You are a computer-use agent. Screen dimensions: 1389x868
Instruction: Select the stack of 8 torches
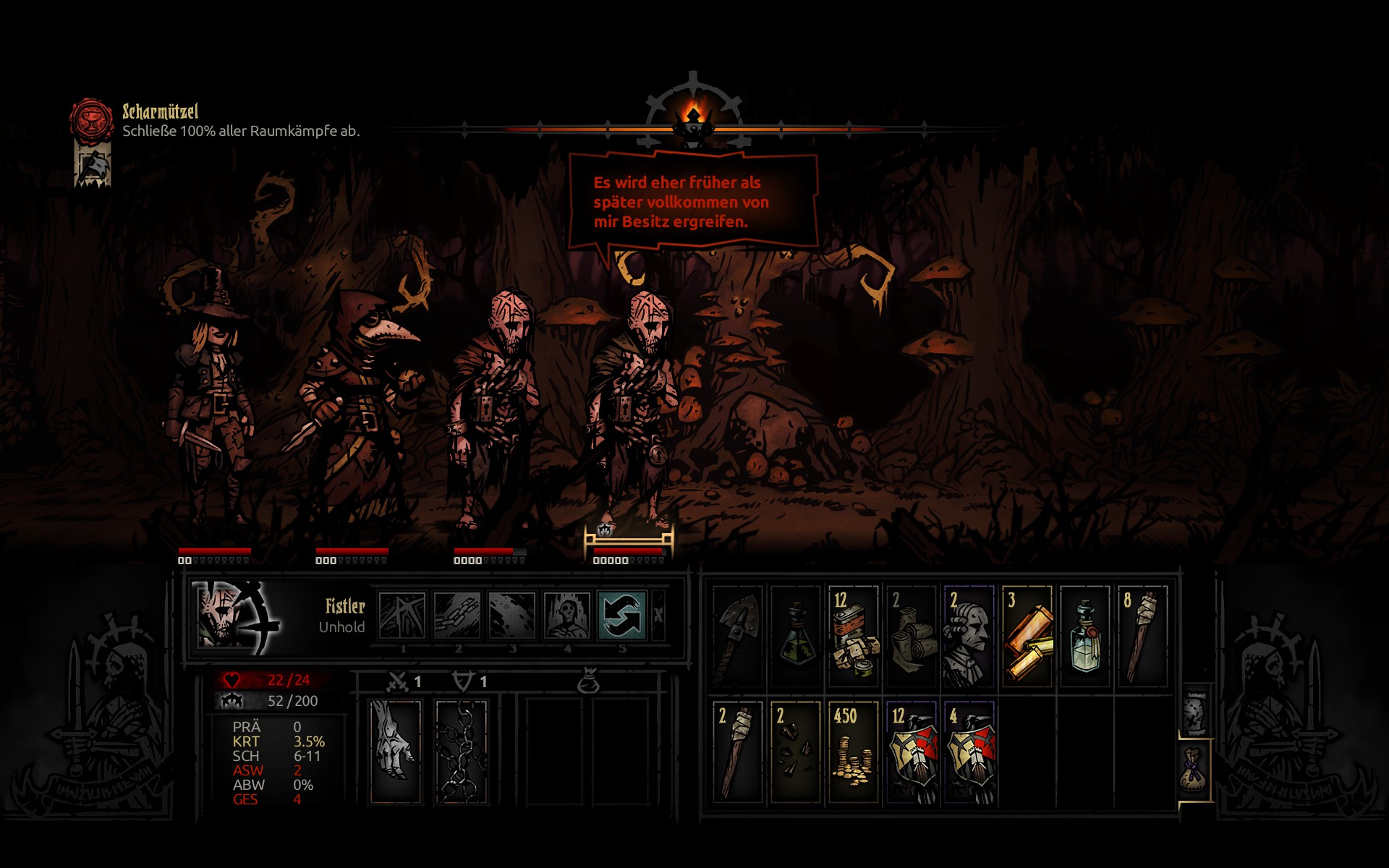pos(1142,637)
